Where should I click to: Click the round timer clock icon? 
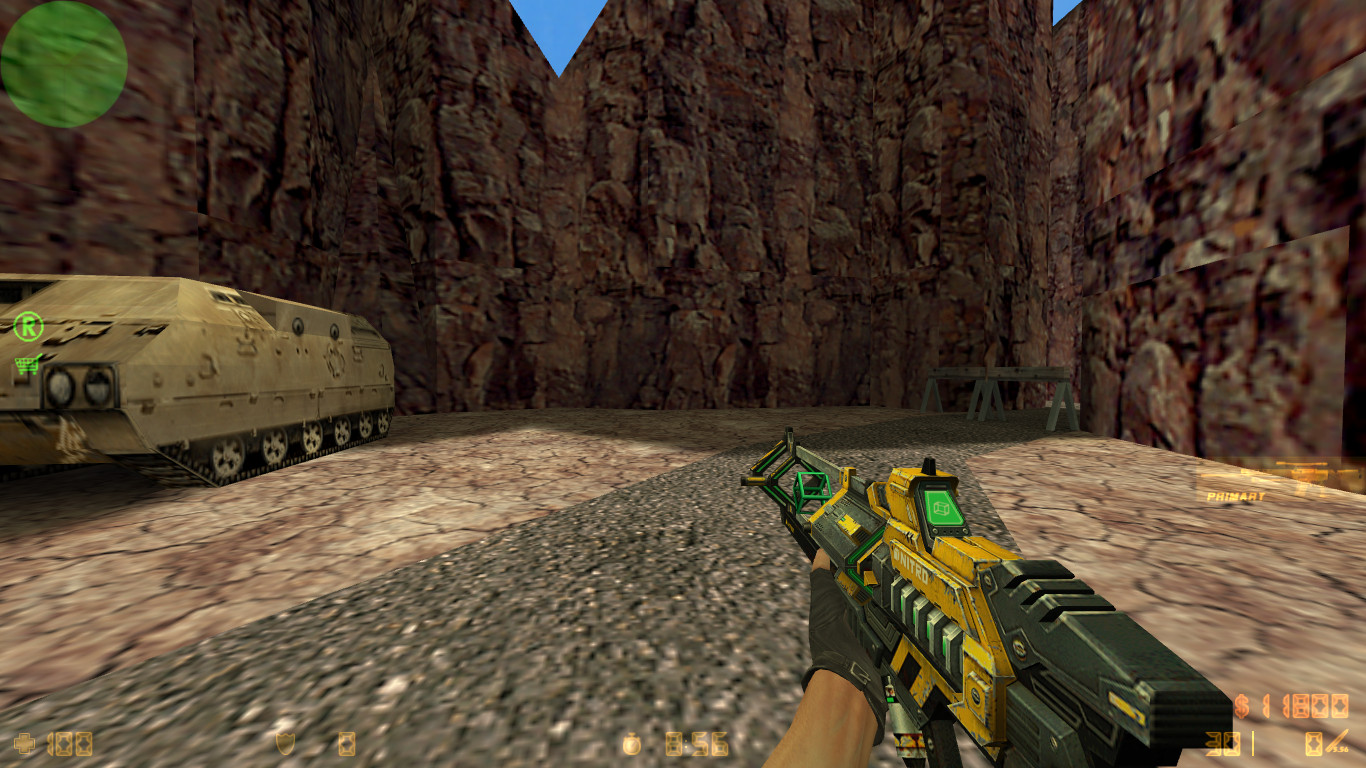pos(632,744)
